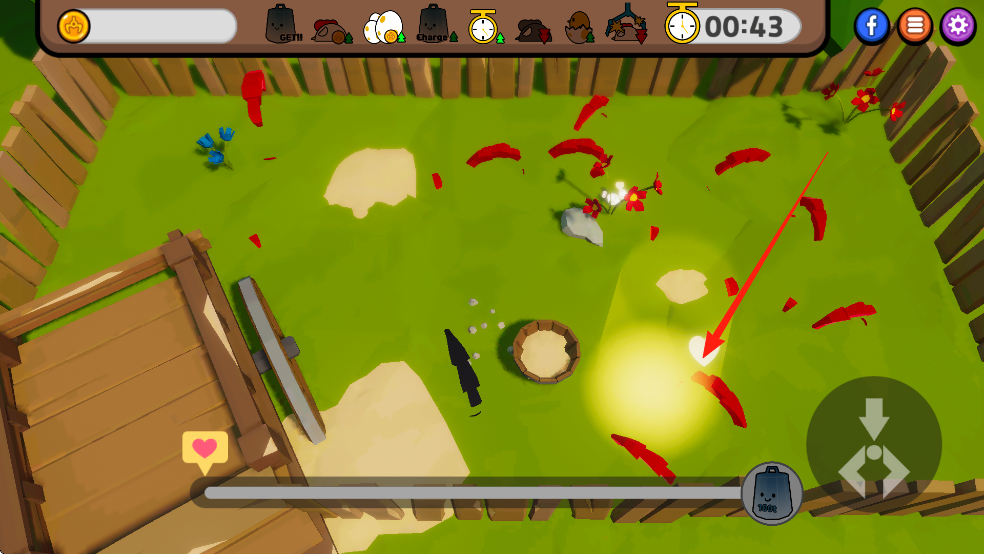Tap the pink heart speech bubble
984x554 pixels.
coord(205,450)
